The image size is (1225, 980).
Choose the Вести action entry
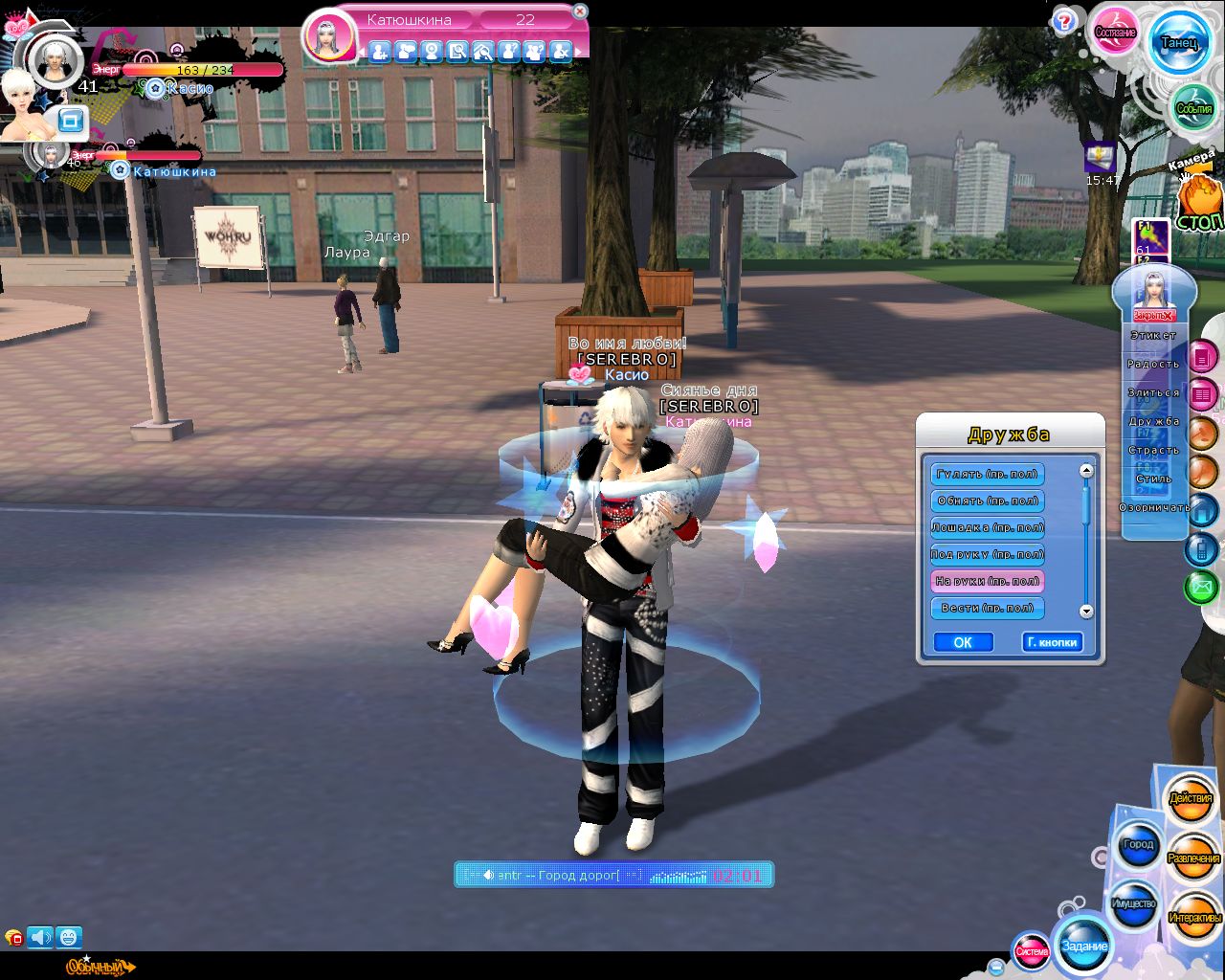[x=987, y=608]
